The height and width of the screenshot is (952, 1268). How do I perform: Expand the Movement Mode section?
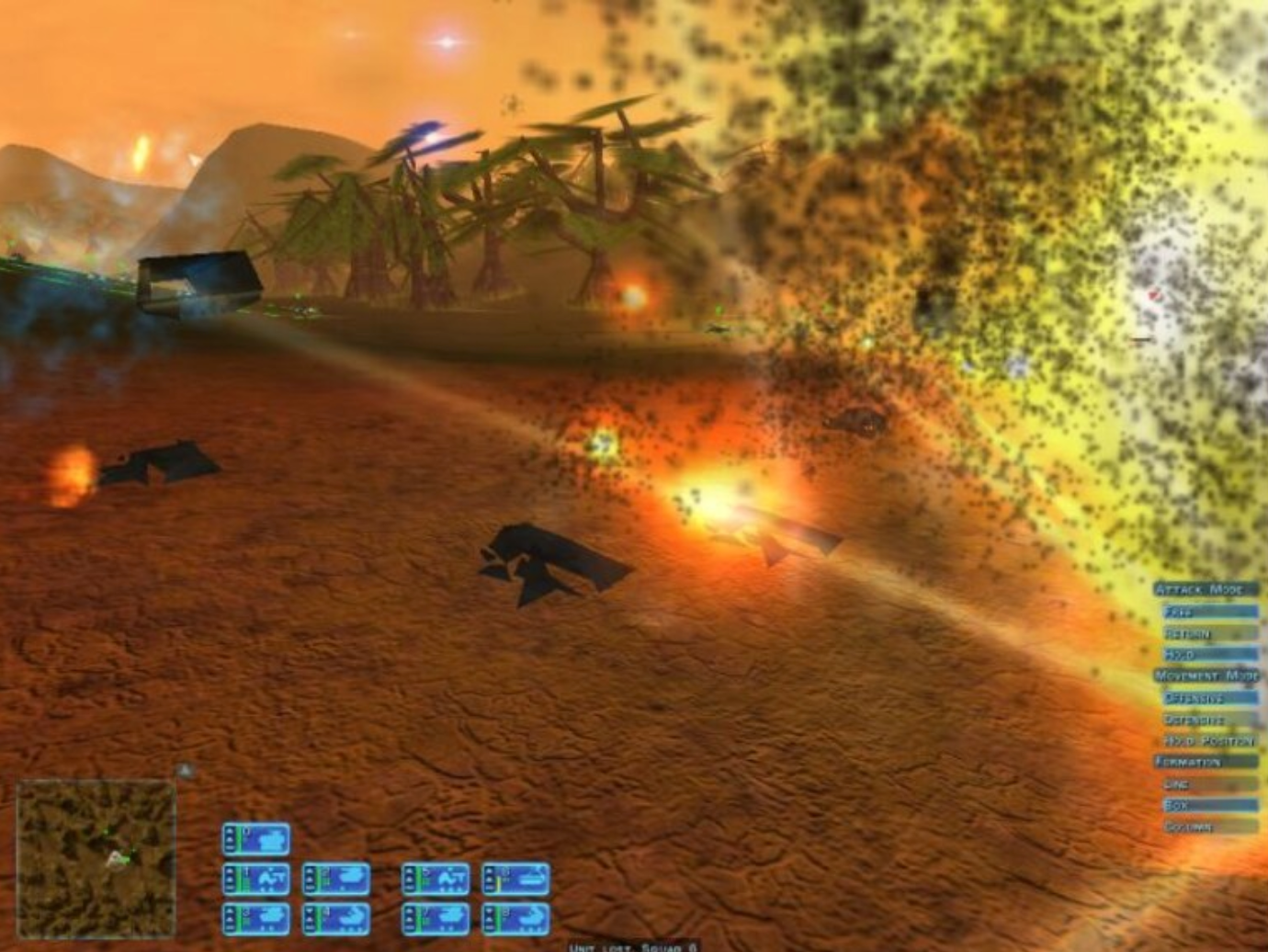(1204, 676)
